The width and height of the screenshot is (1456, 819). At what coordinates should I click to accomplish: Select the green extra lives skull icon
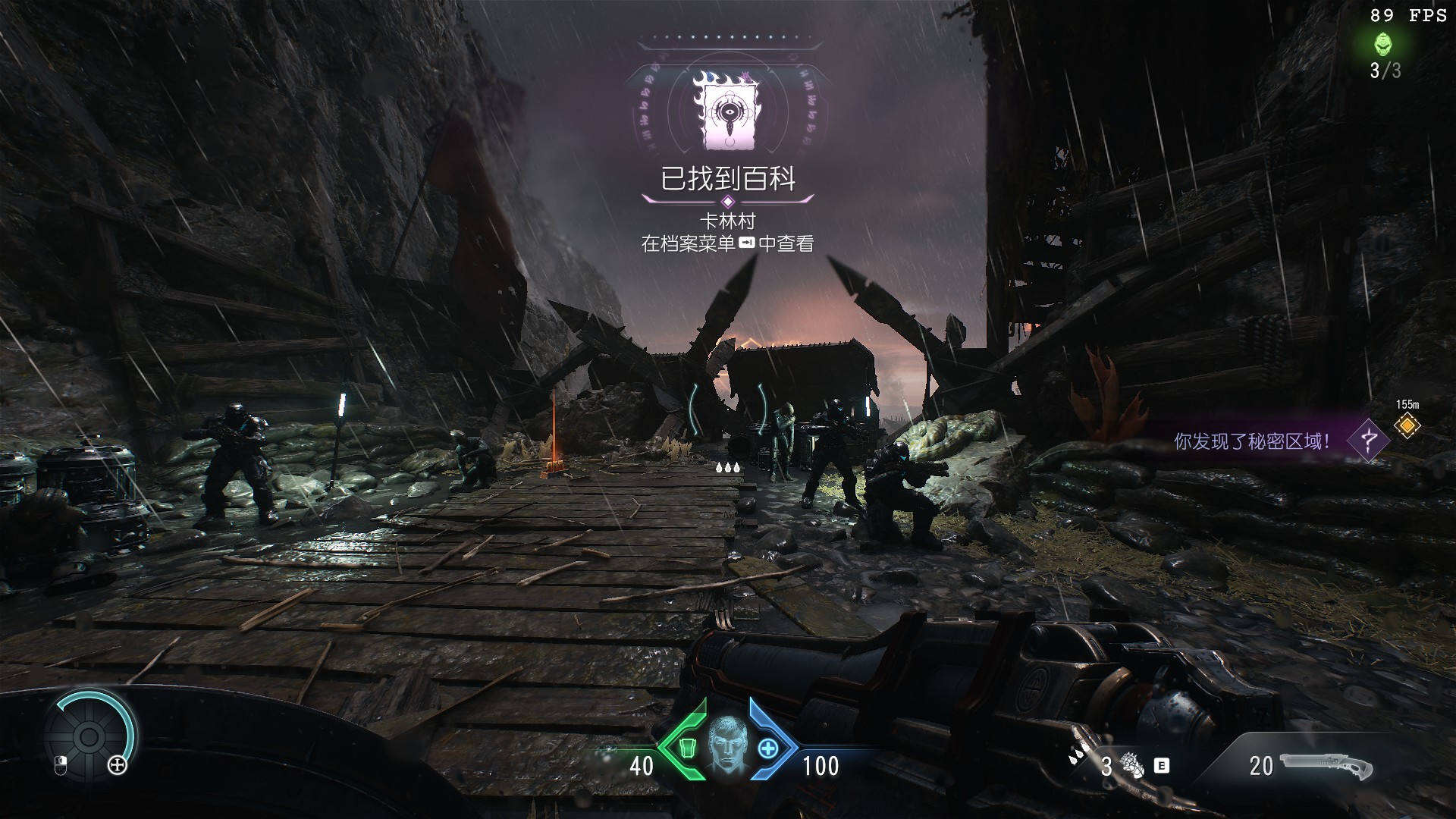[1384, 44]
